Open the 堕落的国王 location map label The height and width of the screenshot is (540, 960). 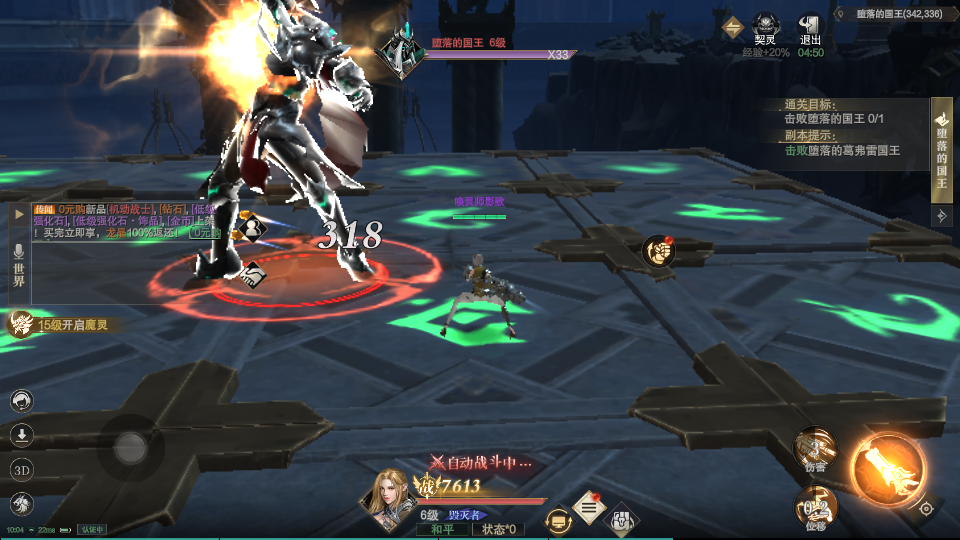coord(894,14)
